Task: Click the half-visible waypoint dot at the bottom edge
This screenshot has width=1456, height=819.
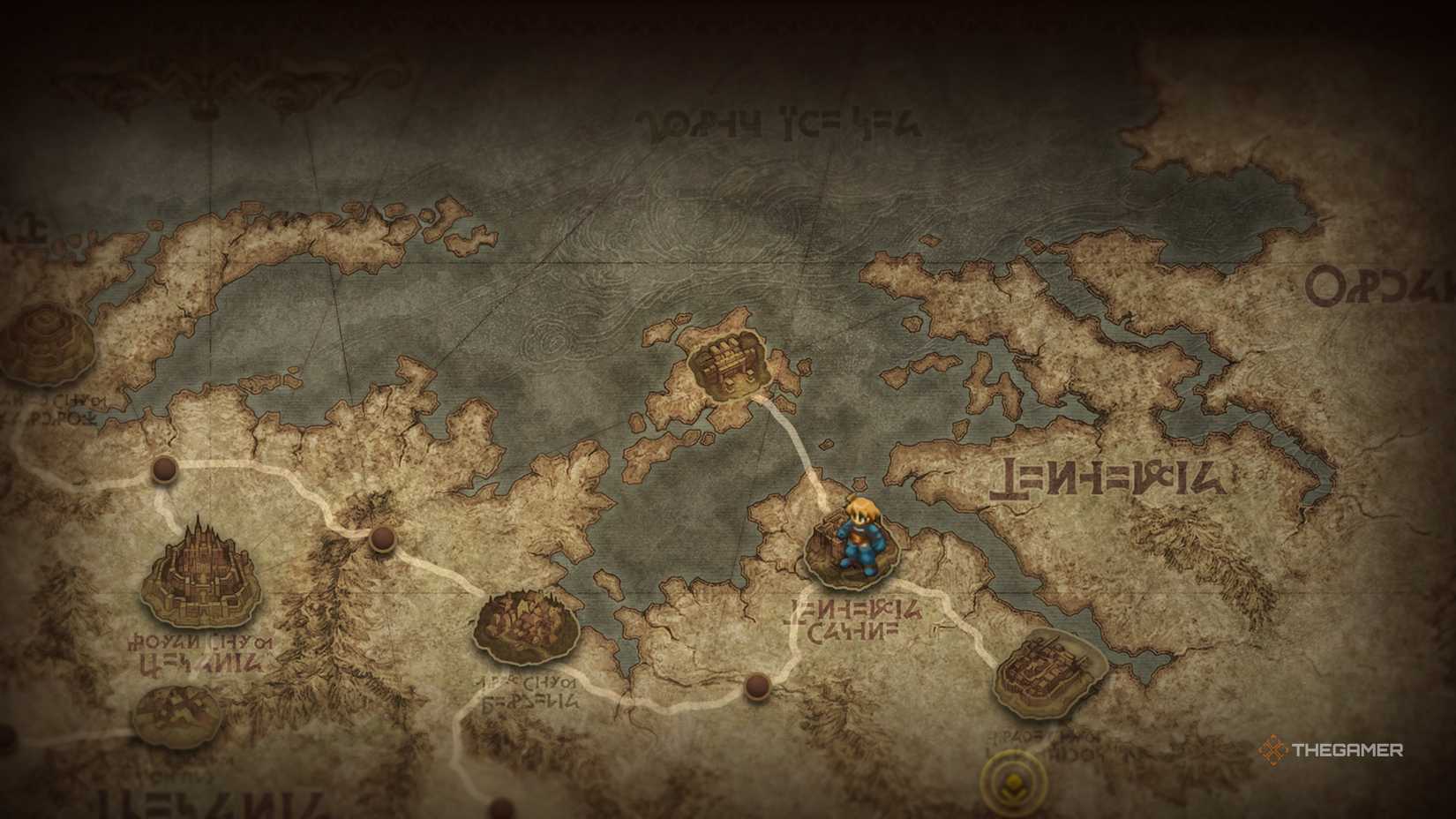Action: click(500, 810)
